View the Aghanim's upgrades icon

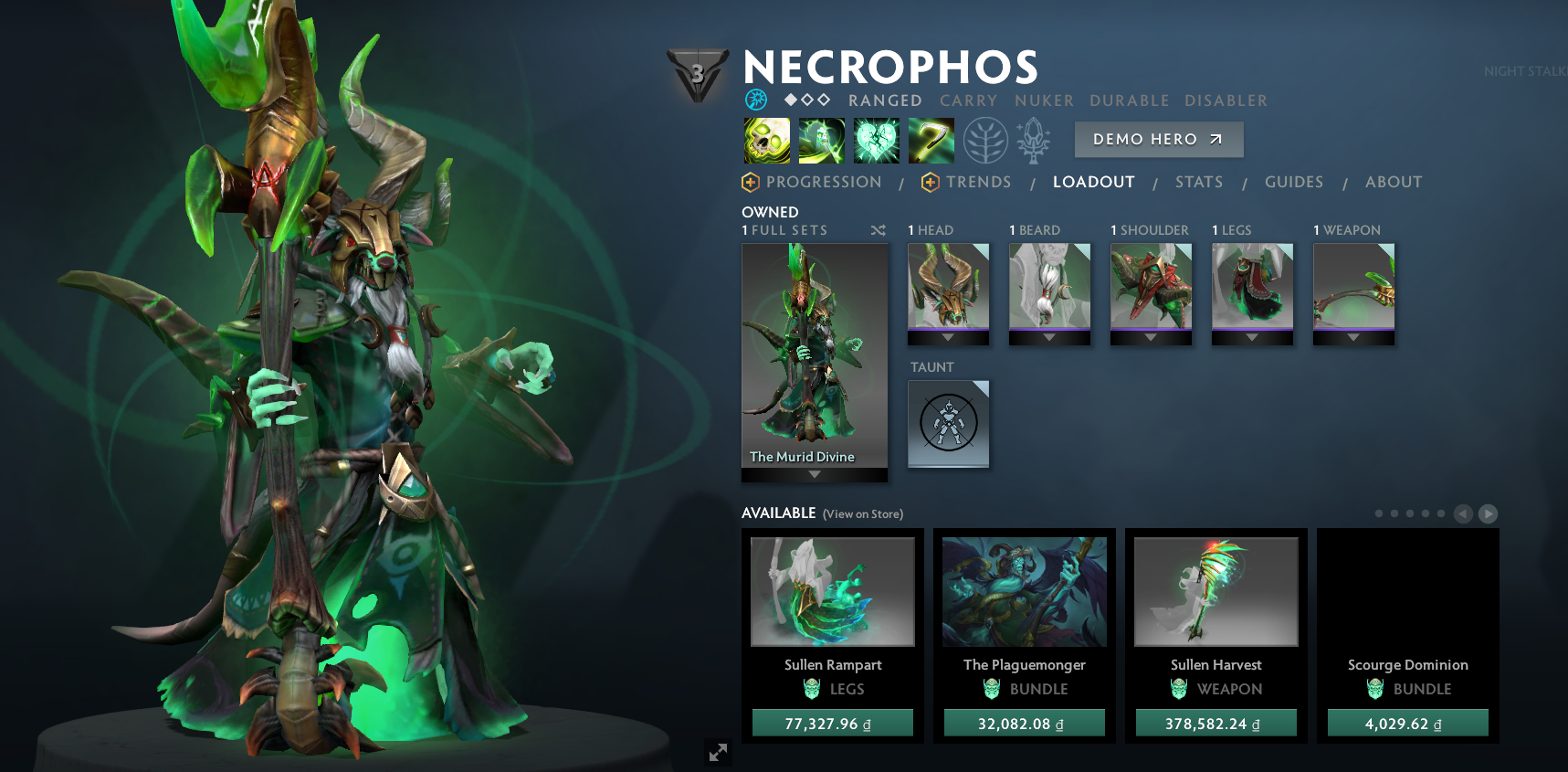(1033, 141)
